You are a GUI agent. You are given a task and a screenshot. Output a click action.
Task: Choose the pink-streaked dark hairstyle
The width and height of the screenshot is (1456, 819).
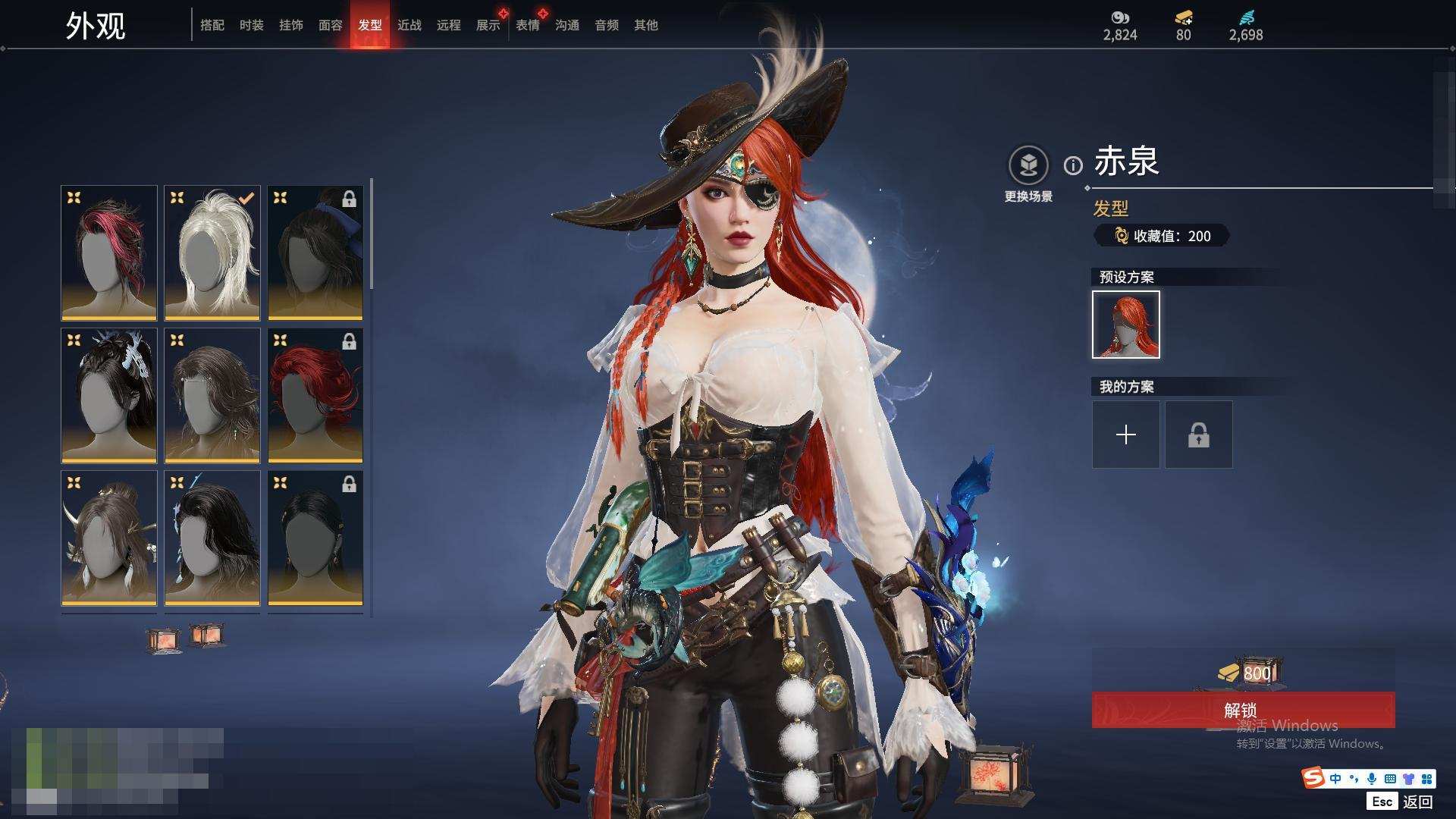pyautogui.click(x=109, y=253)
